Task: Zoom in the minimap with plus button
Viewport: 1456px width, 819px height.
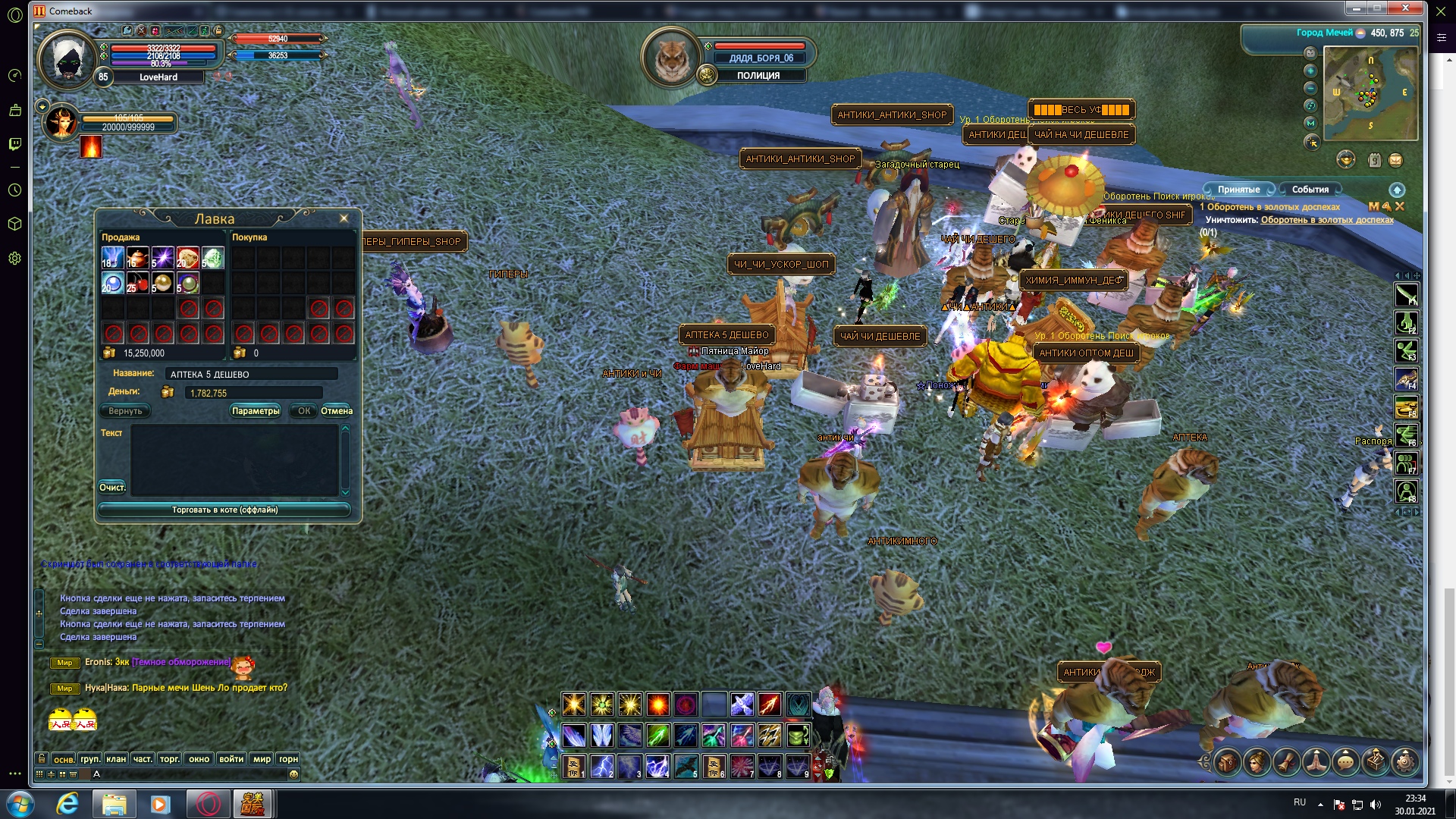Action: [x=1310, y=71]
